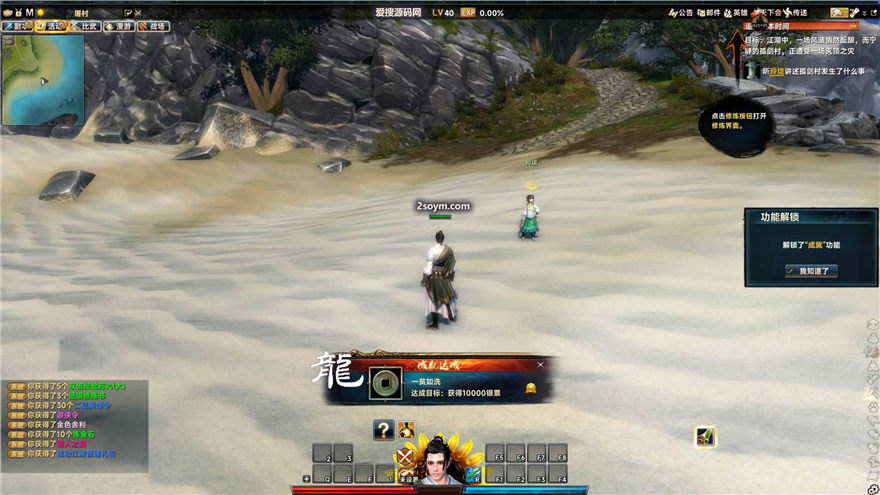
Task: Click the question mark help icon
Action: [x=383, y=430]
